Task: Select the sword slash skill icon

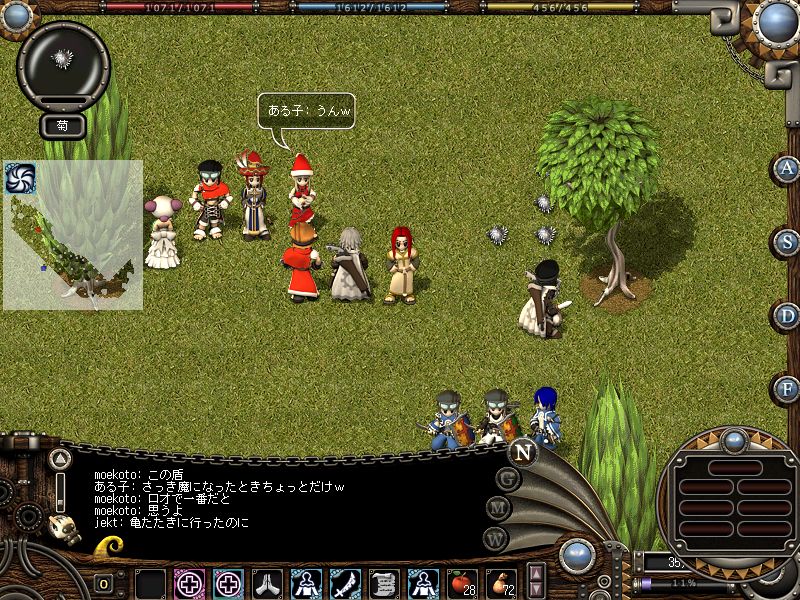Action: click(345, 582)
